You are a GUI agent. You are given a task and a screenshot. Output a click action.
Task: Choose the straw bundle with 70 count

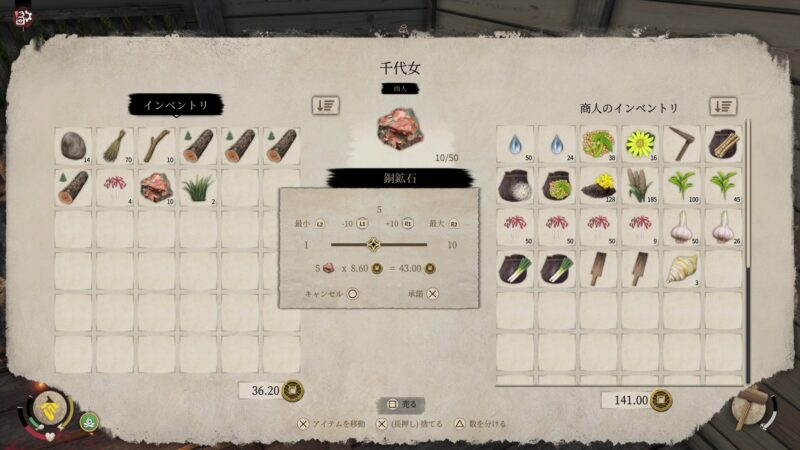click(x=114, y=146)
